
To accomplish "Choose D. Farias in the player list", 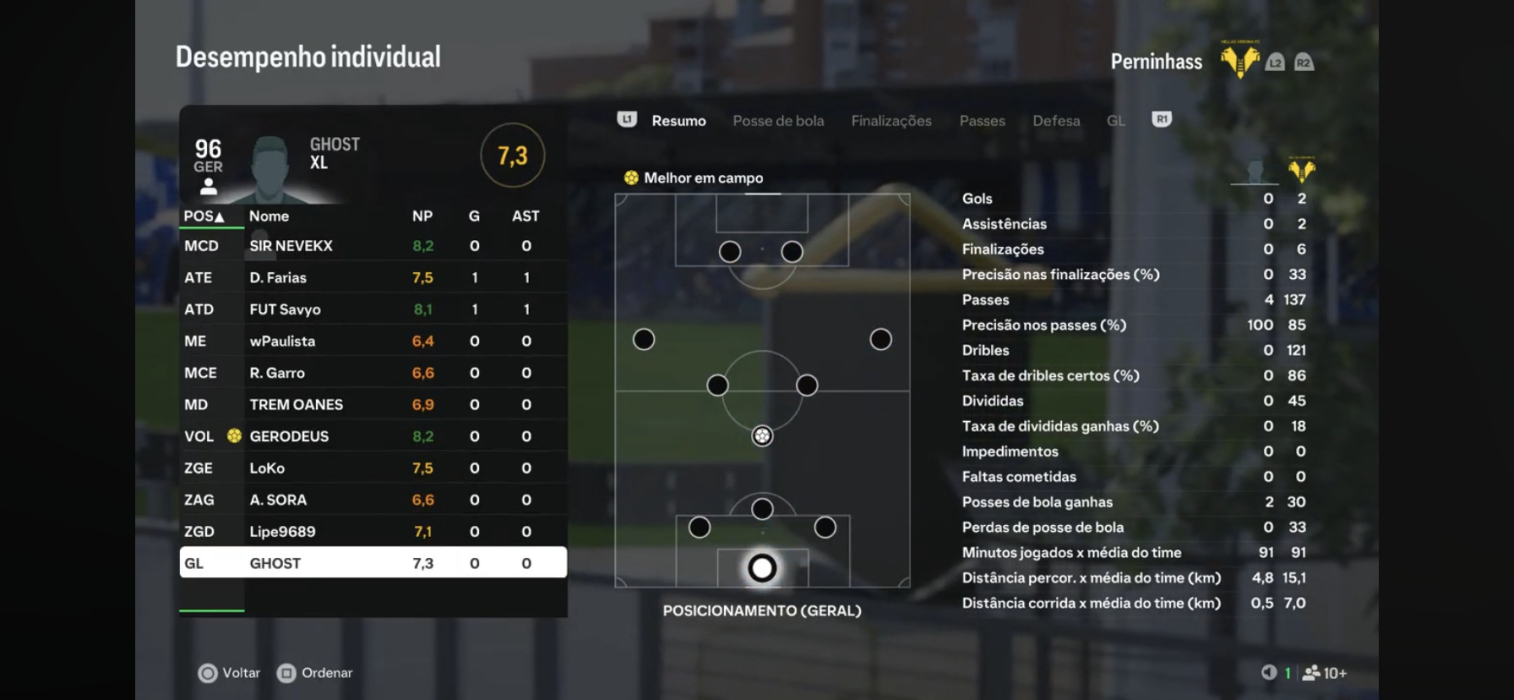I will 372,278.
